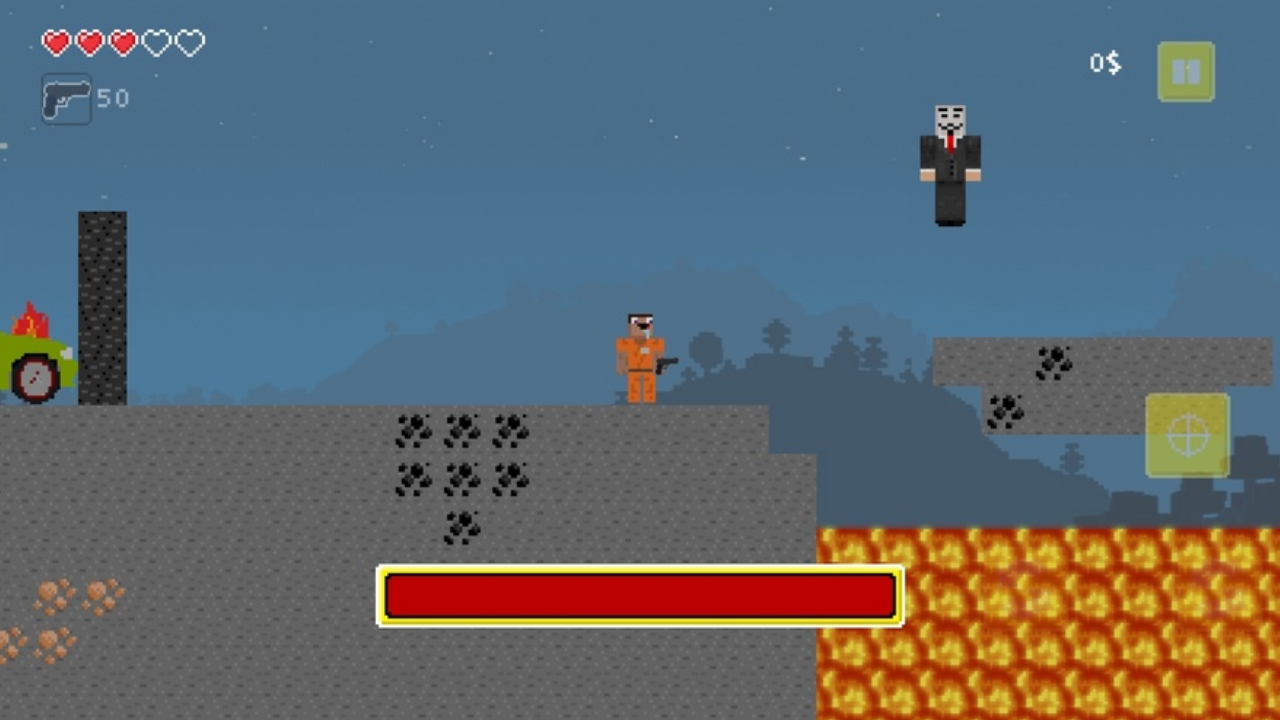Image resolution: width=1280 pixels, height=720 pixels.
Task: Tap the crosshair aim button
Action: coord(1186,434)
